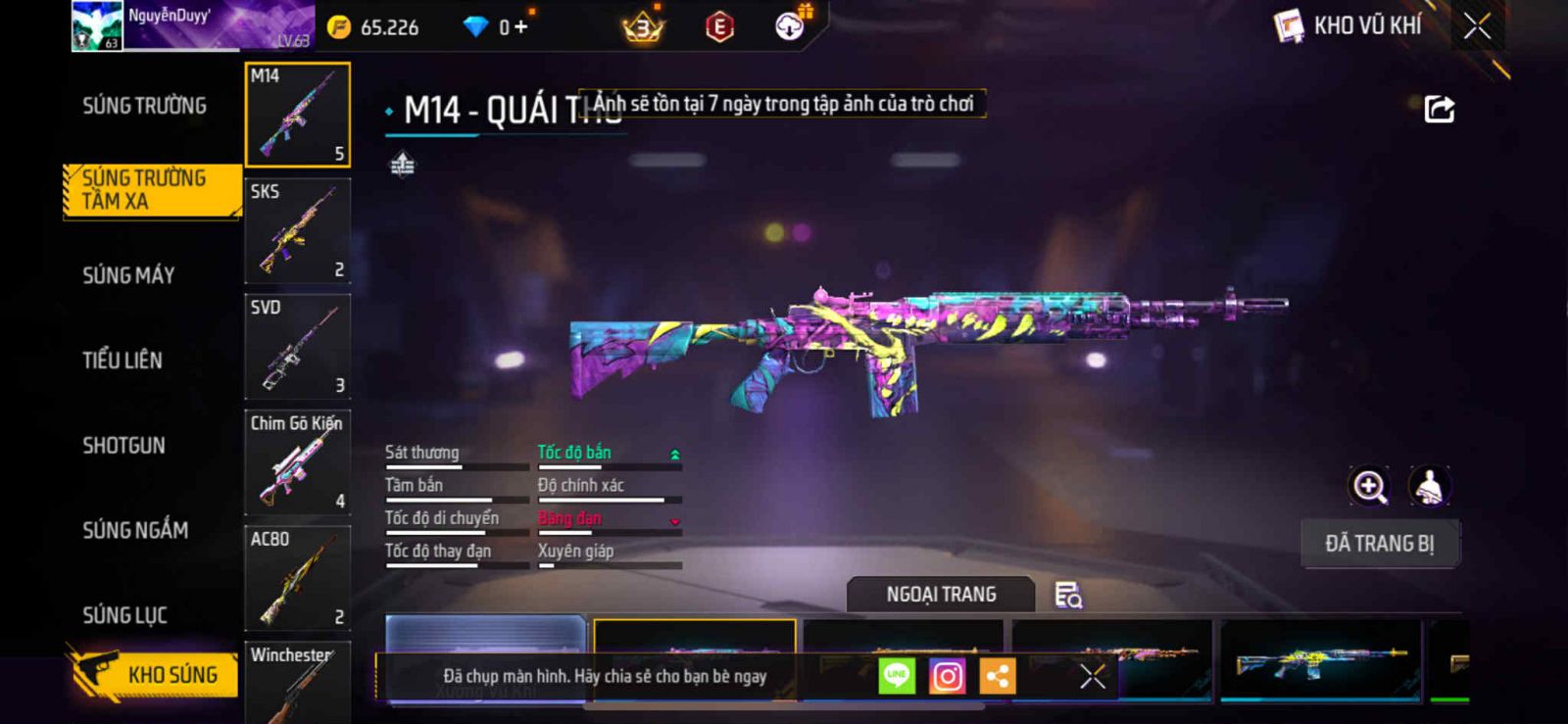The width and height of the screenshot is (1568, 724).
Task: Choose the Súng Ngắm category
Action: click(135, 530)
